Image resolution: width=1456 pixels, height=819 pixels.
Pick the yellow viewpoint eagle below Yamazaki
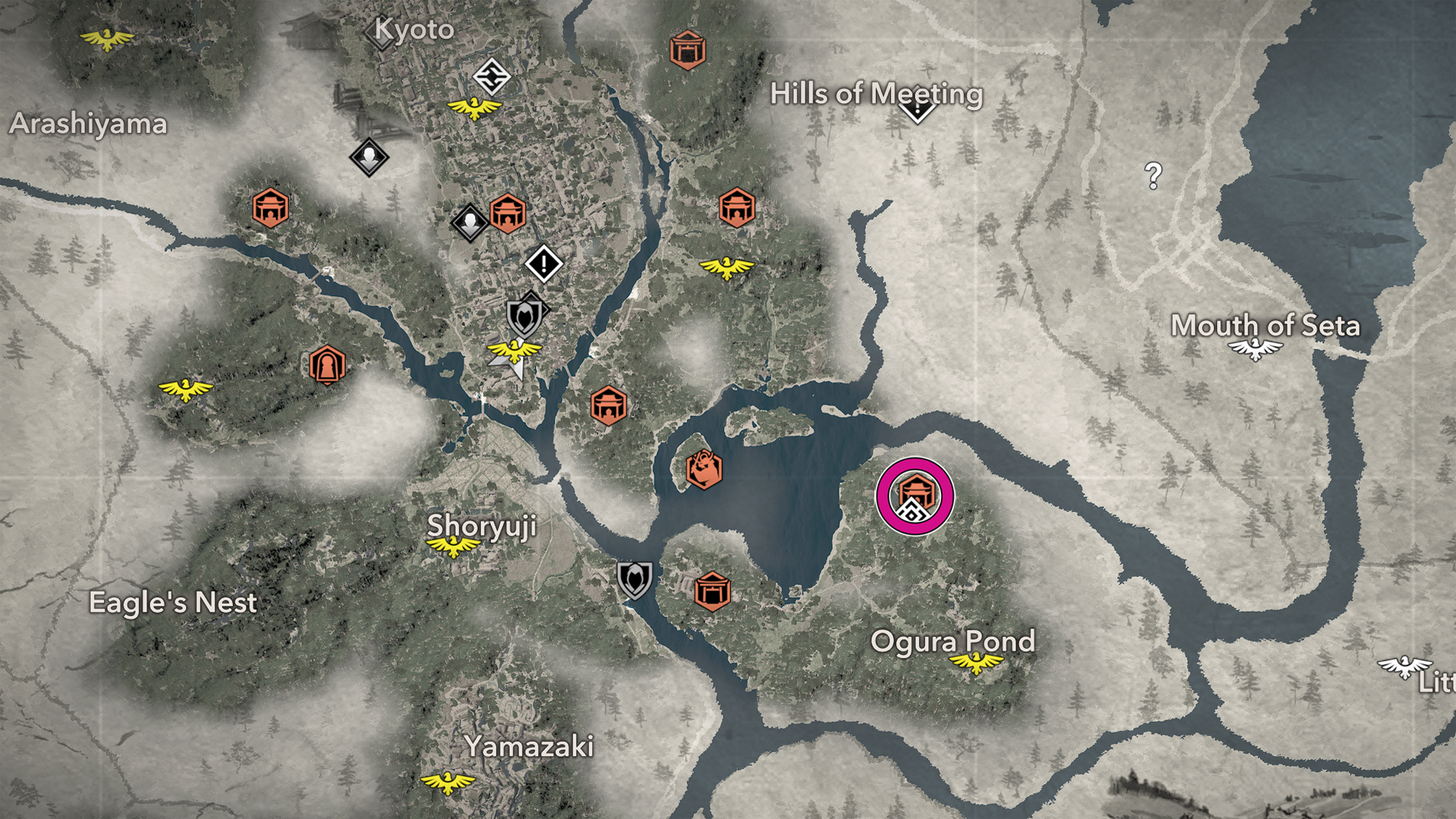[447, 781]
